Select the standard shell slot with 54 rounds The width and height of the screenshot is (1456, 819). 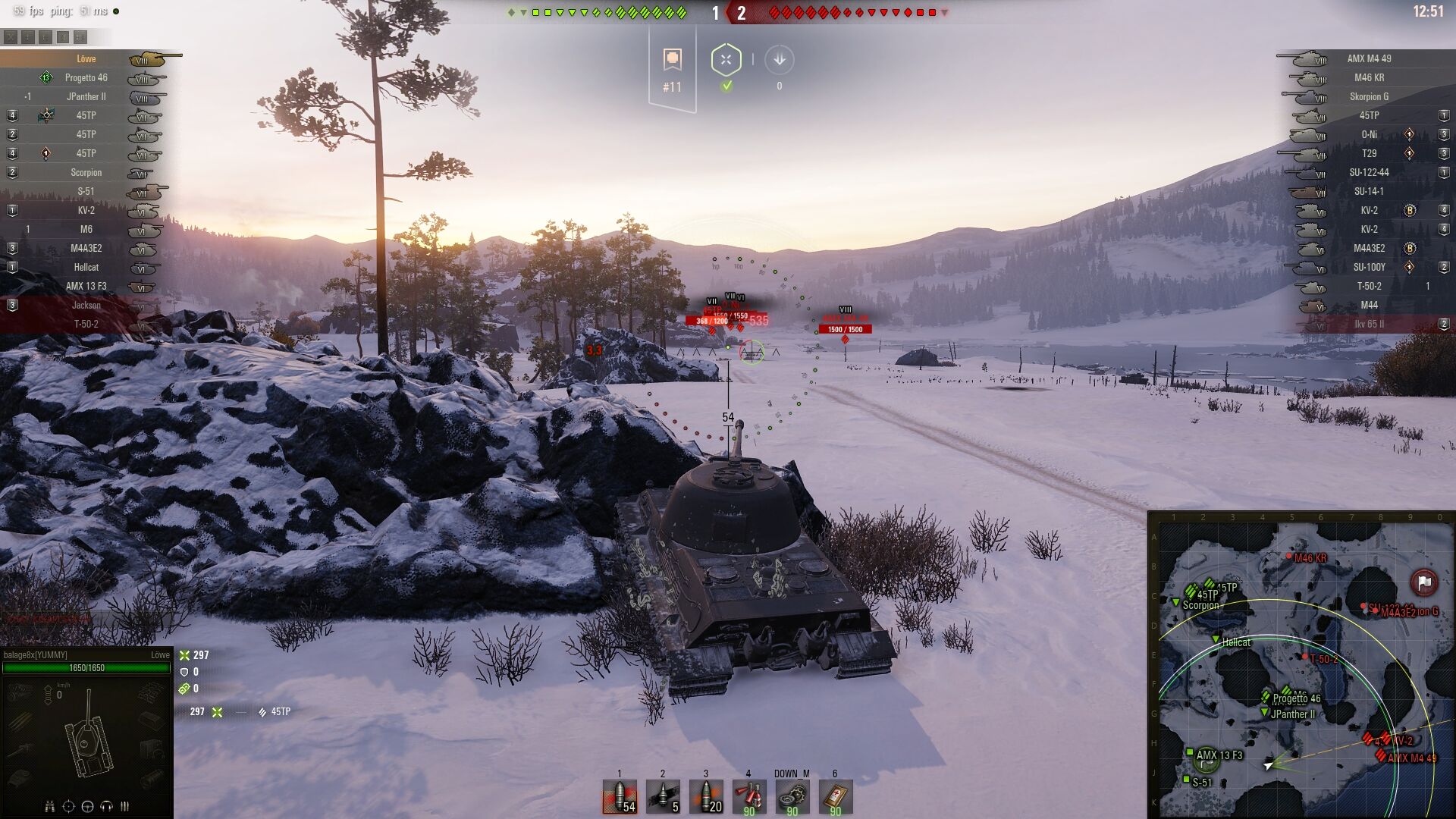(x=620, y=797)
